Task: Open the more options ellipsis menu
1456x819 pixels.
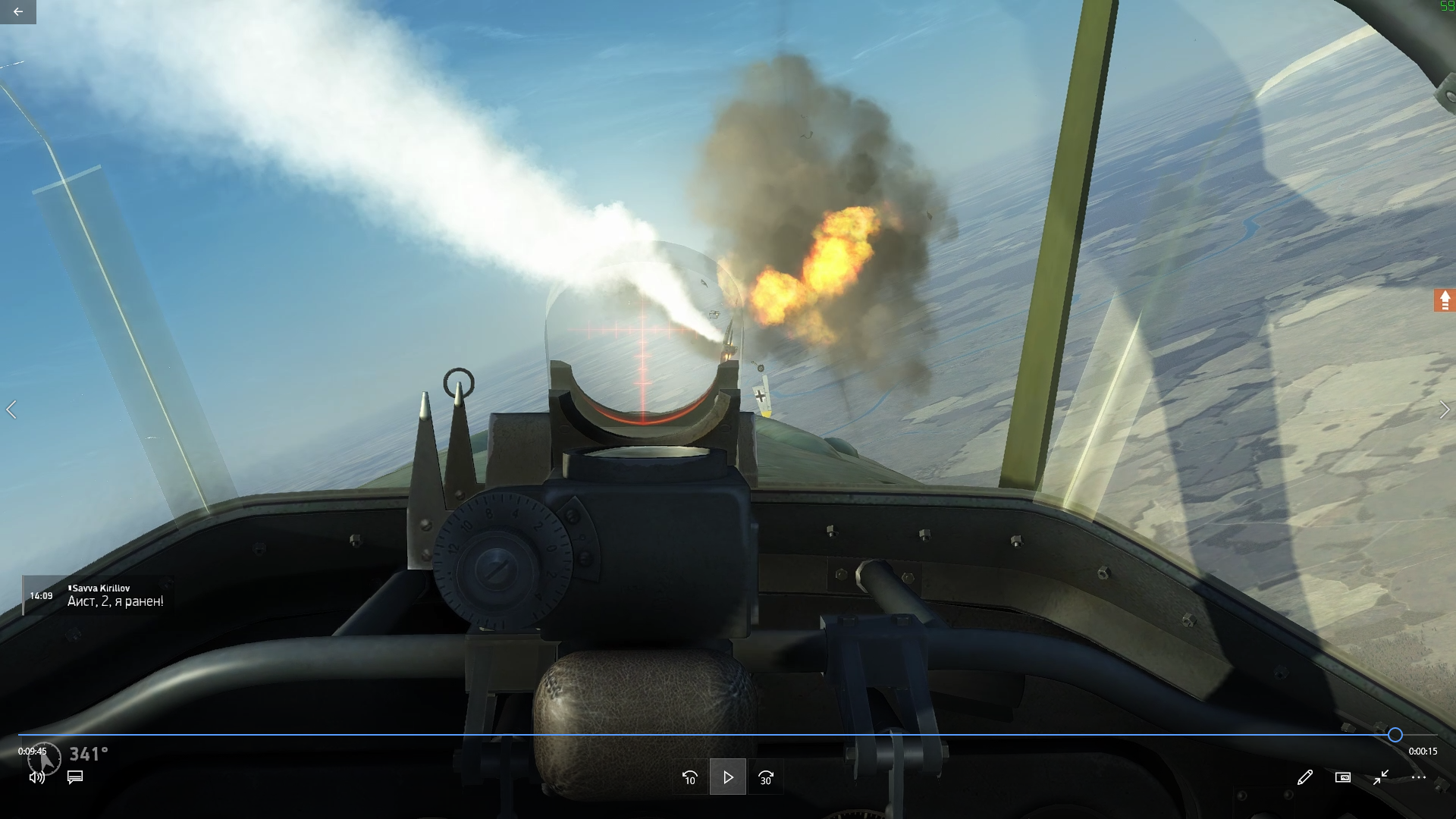Action: click(x=1419, y=777)
